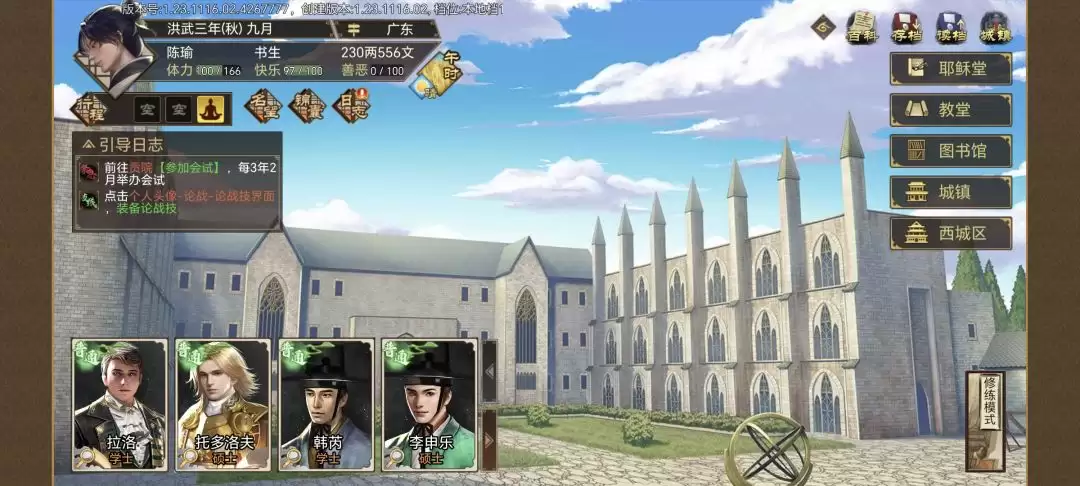This screenshot has height=486, width=1080.
Task: Open the 百科 encyclopedia
Action: pos(862,26)
